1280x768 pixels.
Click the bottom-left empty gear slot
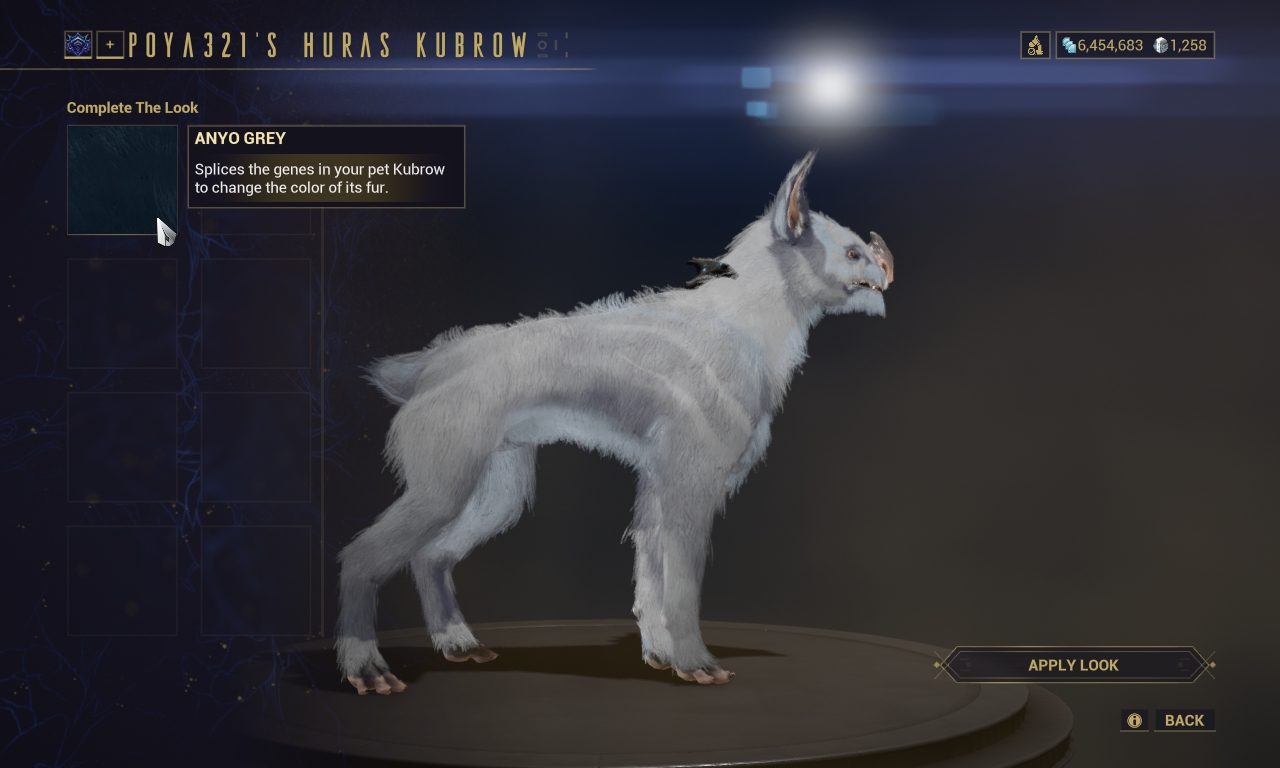121,581
